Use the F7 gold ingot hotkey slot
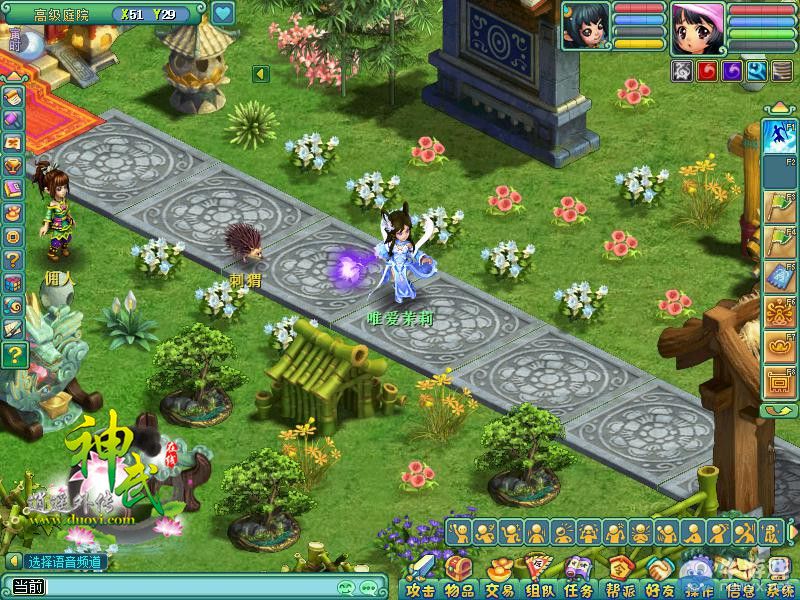800x600 pixels. tap(778, 347)
